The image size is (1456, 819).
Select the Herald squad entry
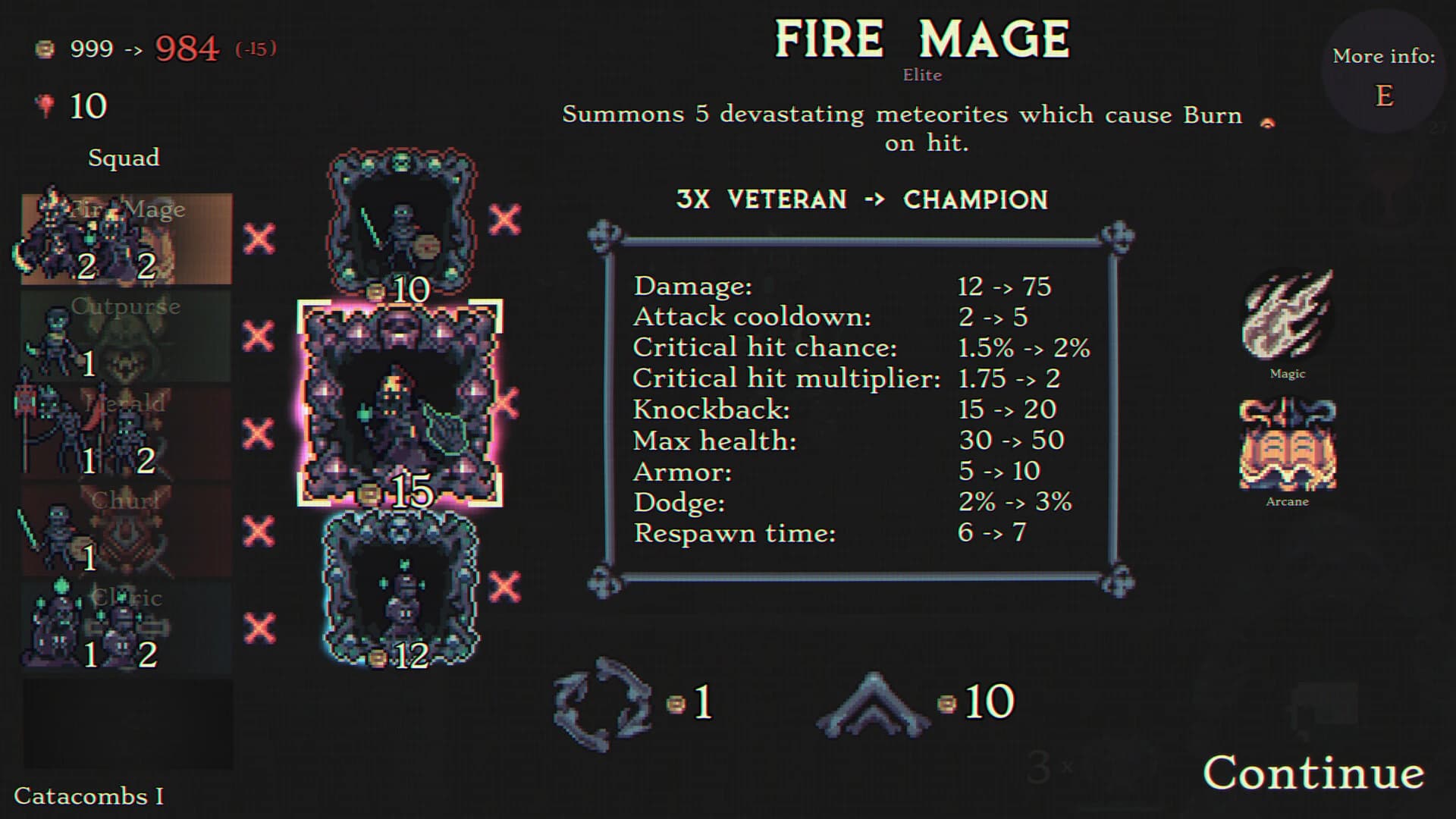pos(125,432)
